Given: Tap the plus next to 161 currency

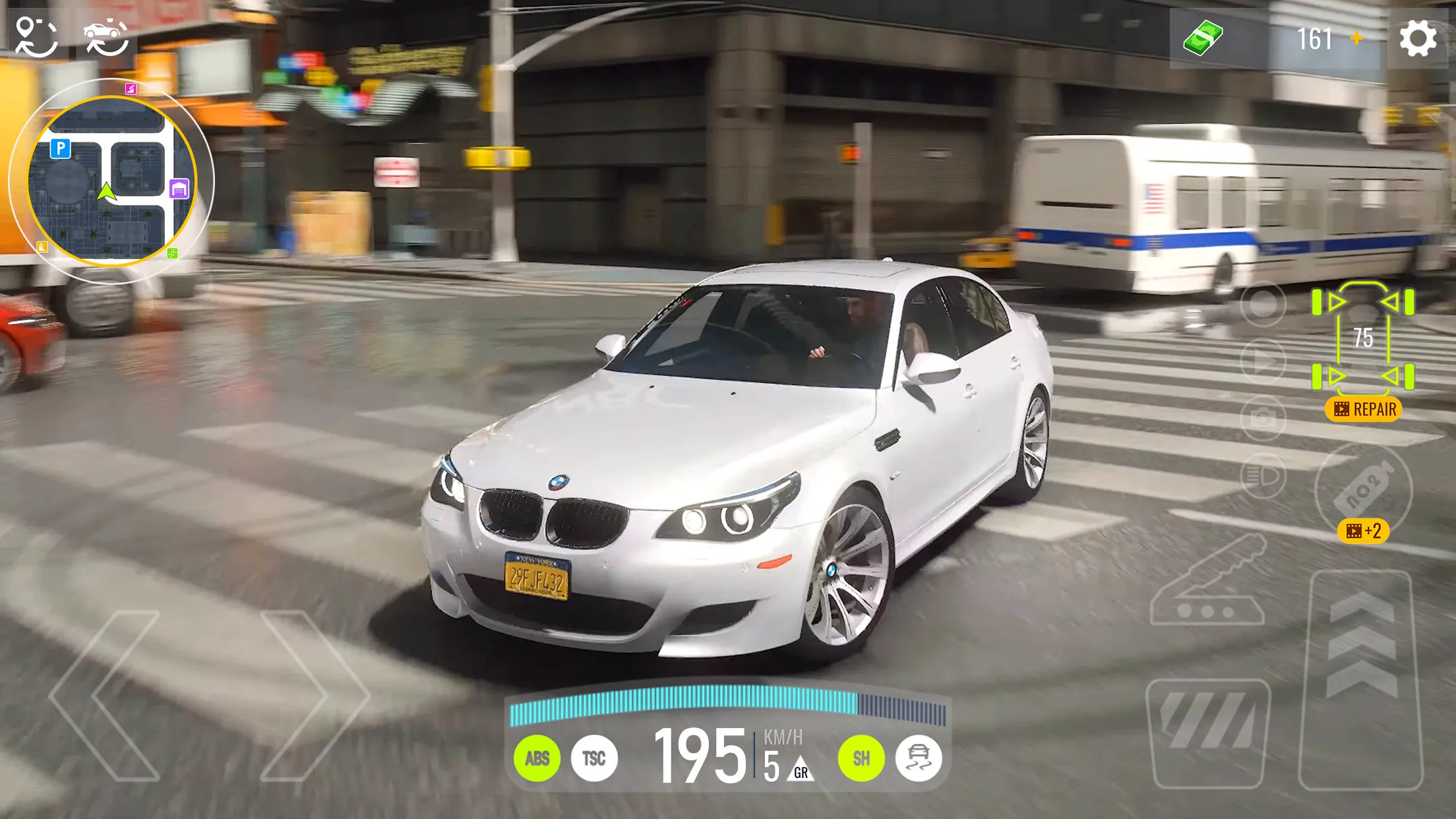Looking at the screenshot, I should point(1357,38).
